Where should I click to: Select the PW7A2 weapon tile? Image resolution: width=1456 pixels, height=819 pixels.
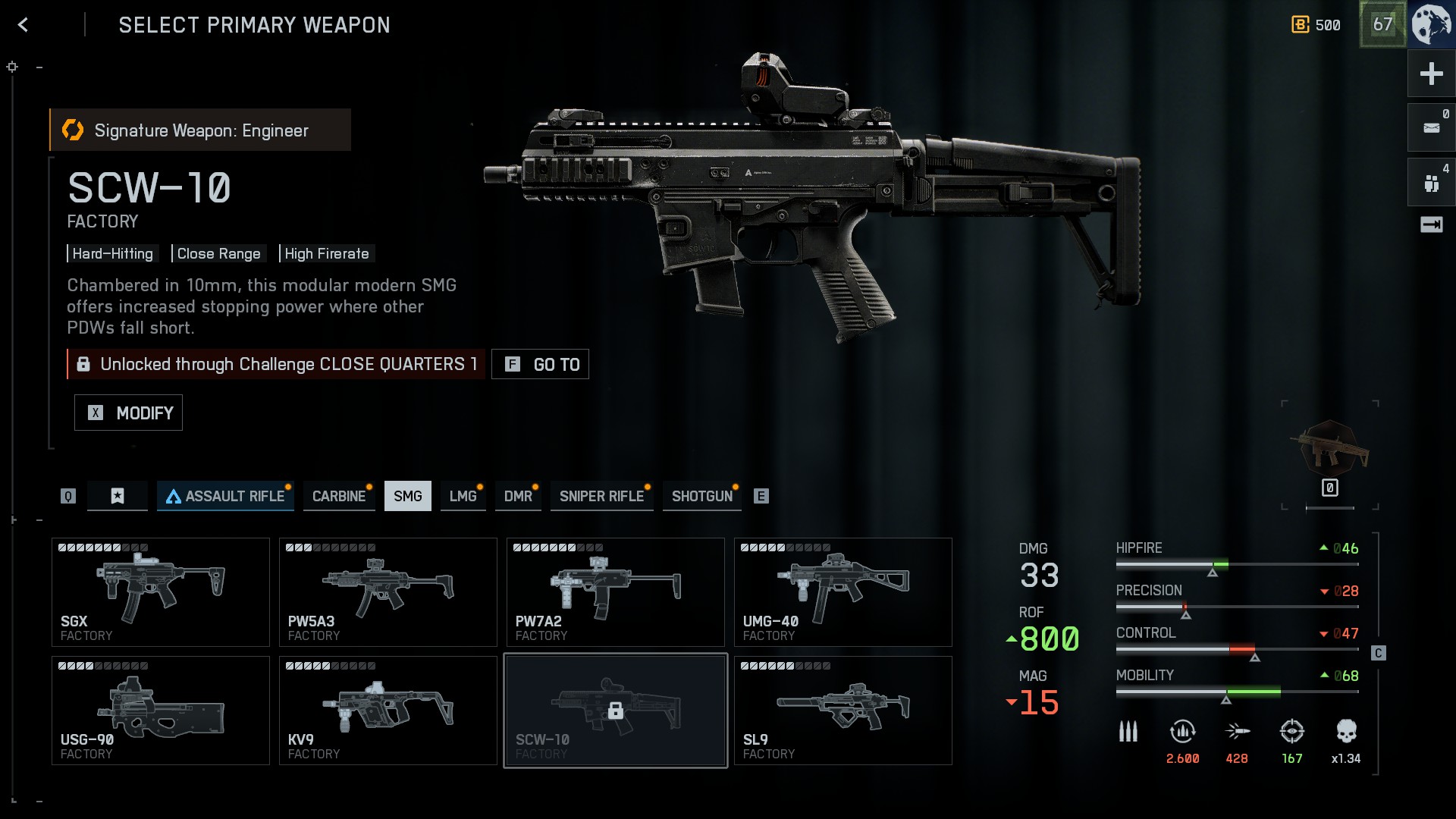[616, 592]
